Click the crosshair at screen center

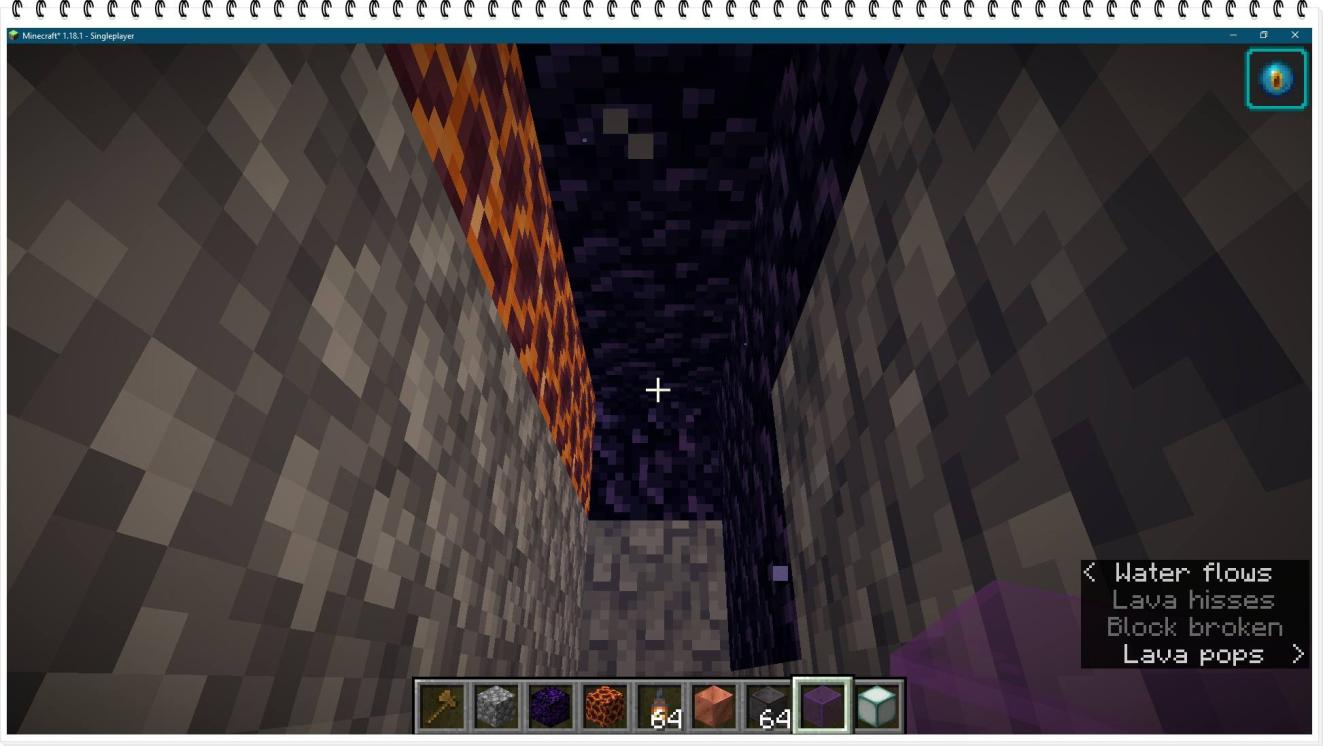point(659,389)
